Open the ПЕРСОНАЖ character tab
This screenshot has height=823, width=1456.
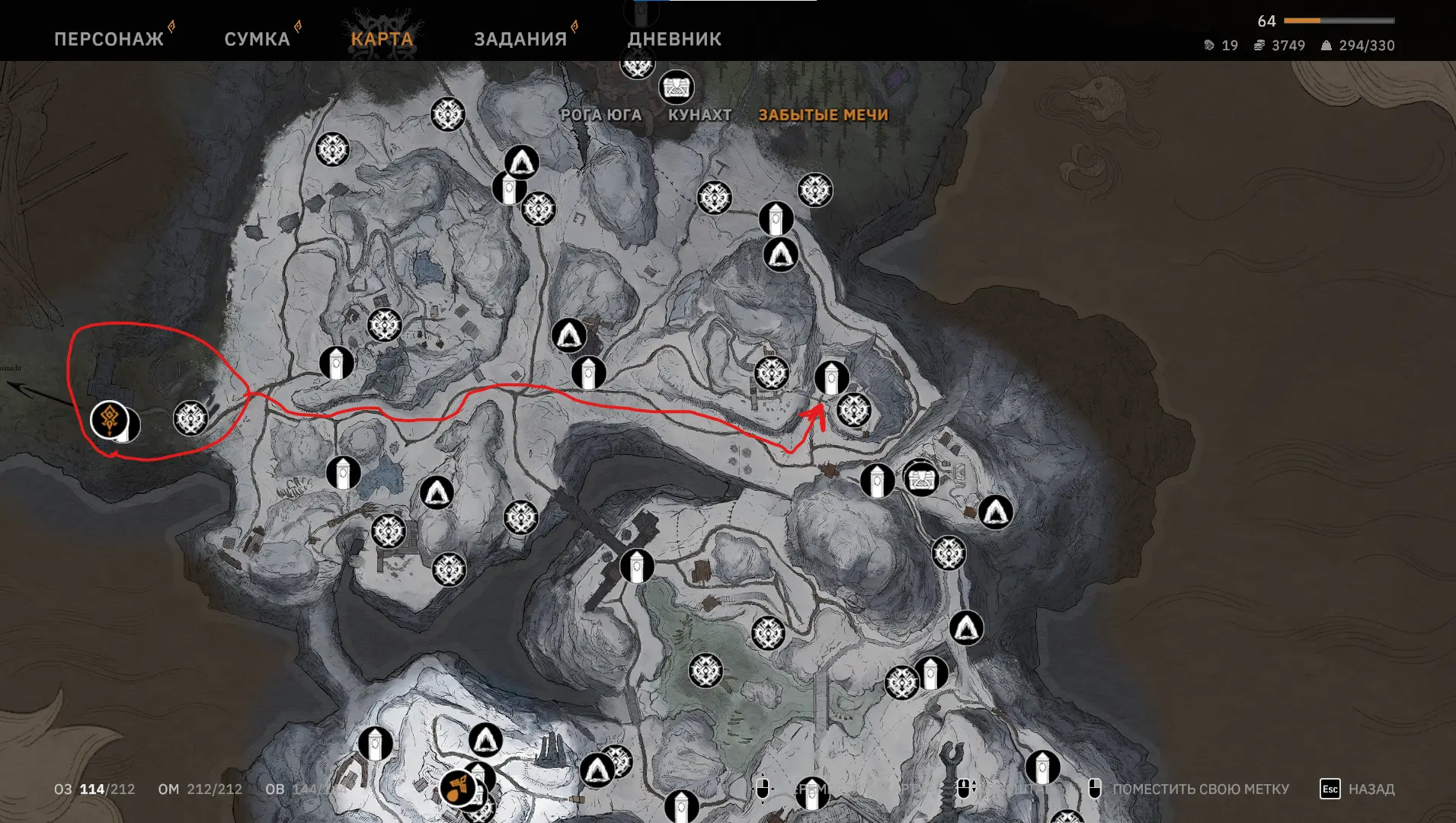point(109,39)
